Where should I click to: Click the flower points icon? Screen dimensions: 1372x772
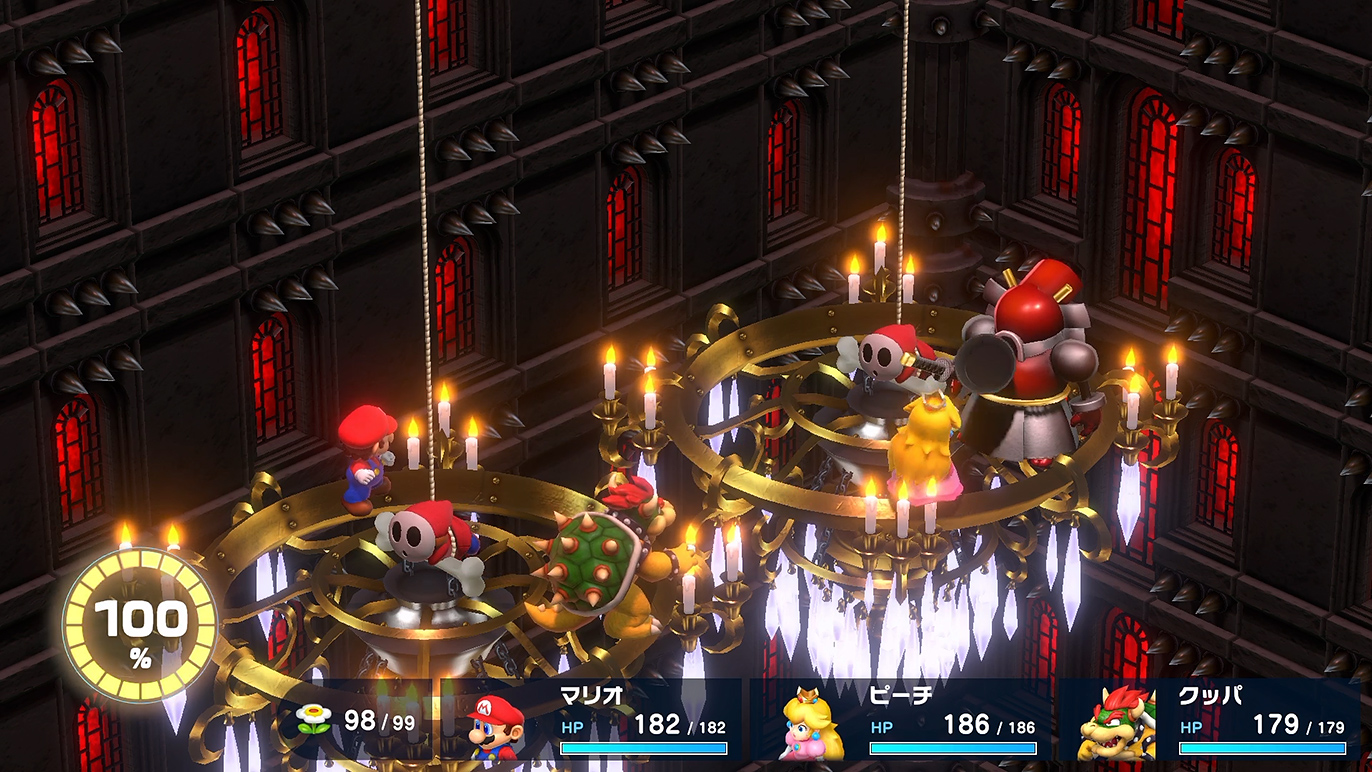(x=312, y=719)
